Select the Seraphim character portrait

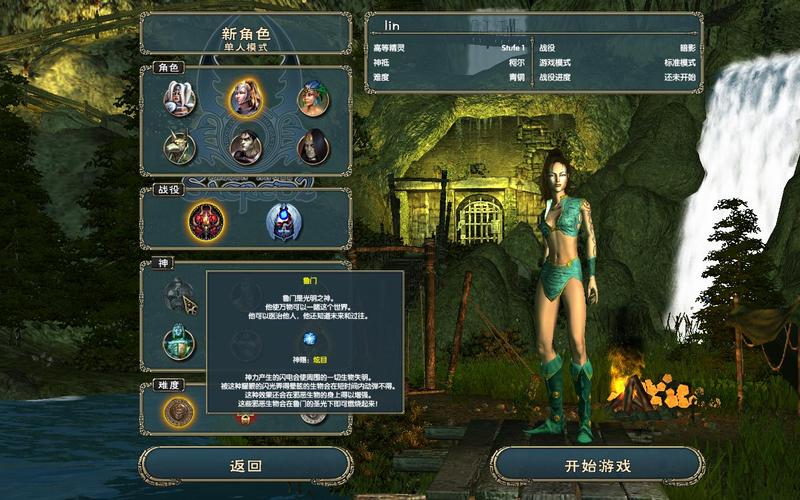tap(180, 98)
